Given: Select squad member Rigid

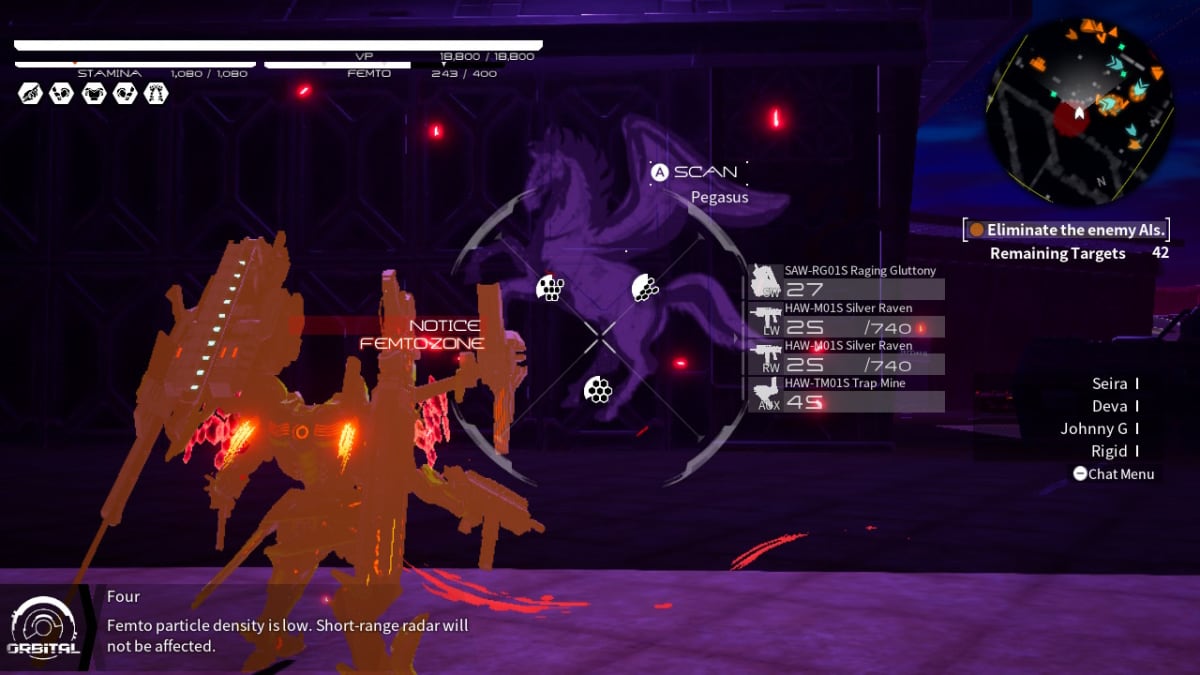Looking at the screenshot, I should coord(1109,452).
